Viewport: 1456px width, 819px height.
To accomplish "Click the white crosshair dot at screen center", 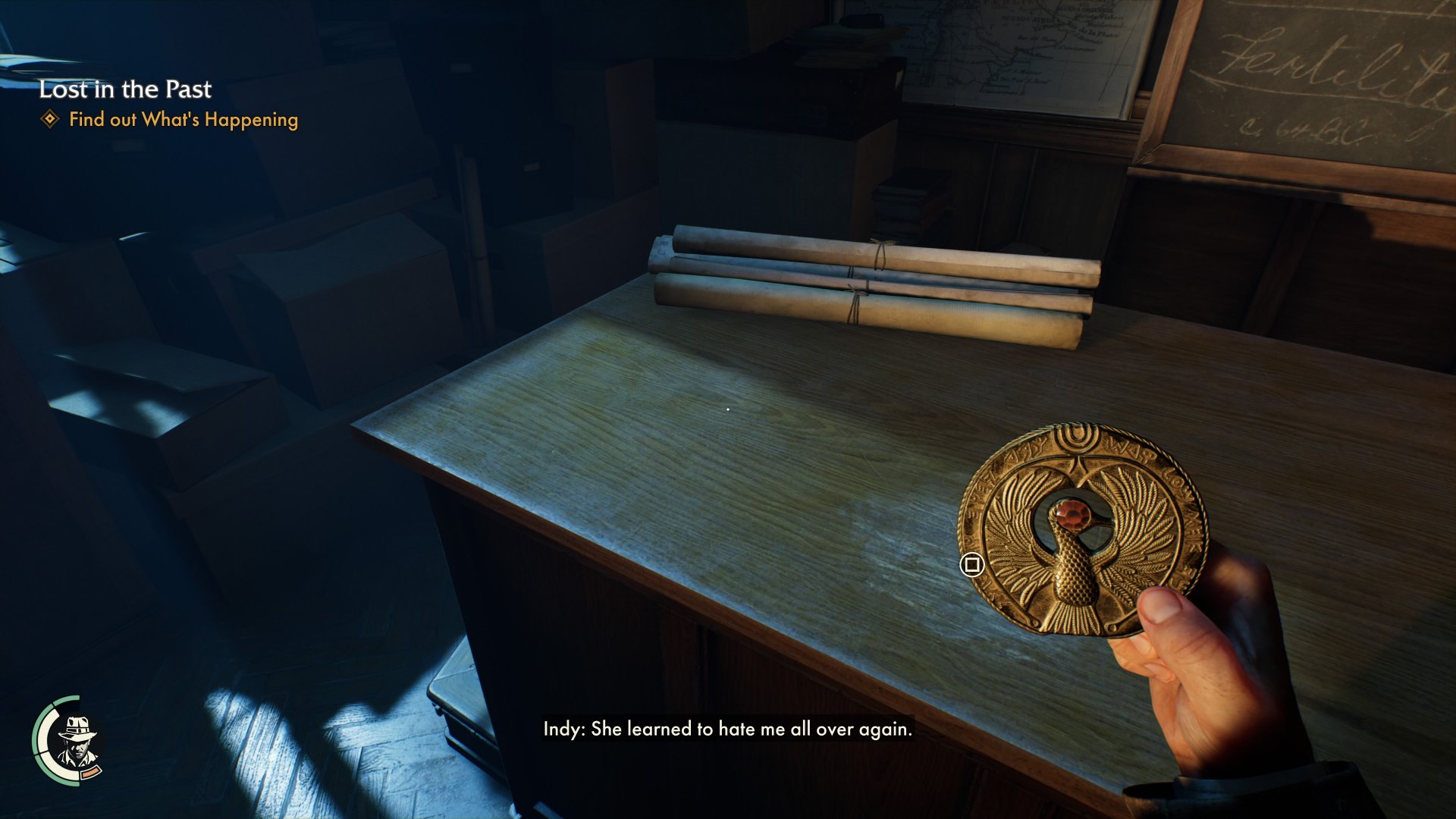I will [728, 409].
